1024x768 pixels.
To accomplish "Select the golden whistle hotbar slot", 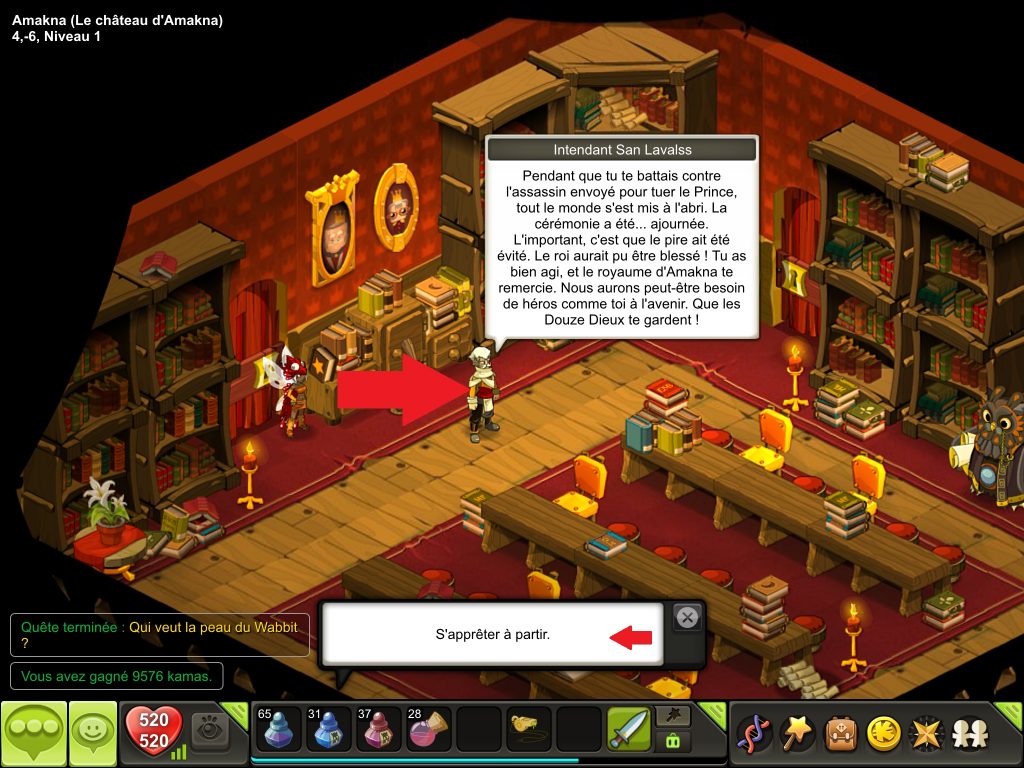I will point(527,730).
